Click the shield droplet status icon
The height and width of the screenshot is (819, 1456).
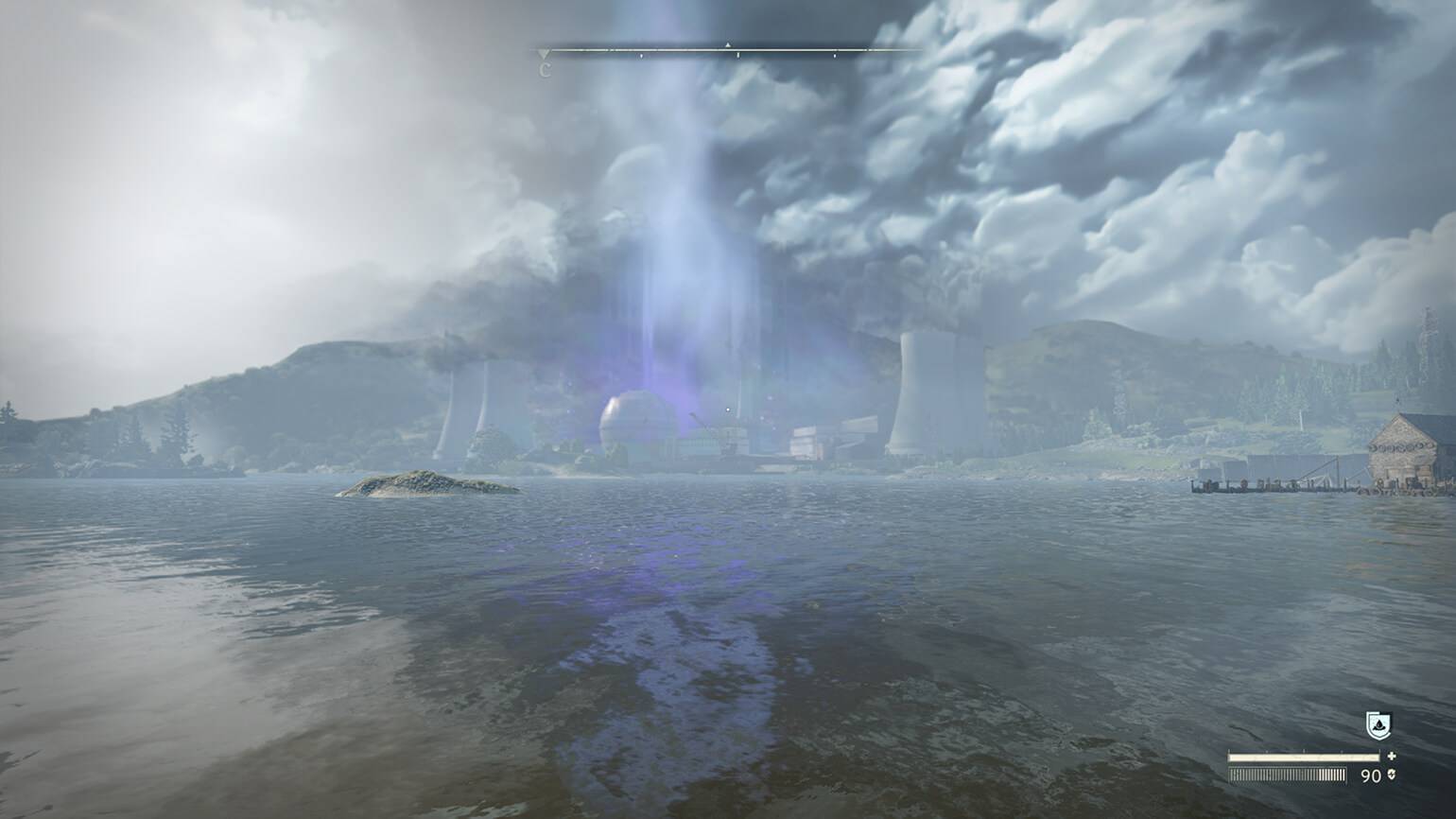(x=1378, y=725)
